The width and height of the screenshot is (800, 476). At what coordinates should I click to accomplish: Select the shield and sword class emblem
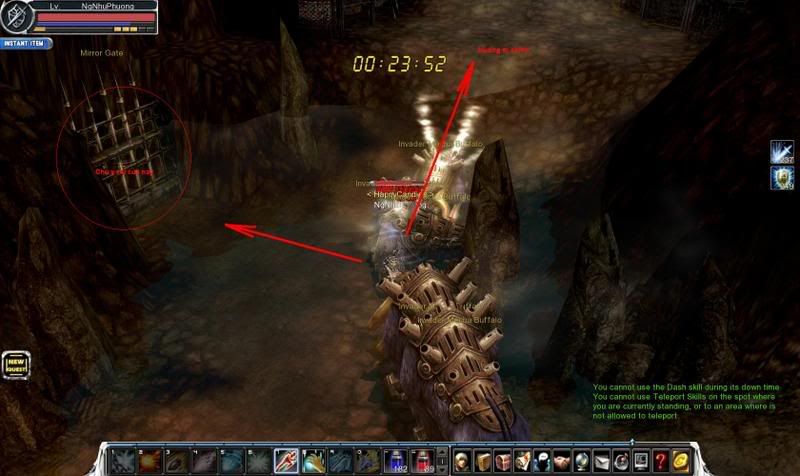tap(16, 15)
